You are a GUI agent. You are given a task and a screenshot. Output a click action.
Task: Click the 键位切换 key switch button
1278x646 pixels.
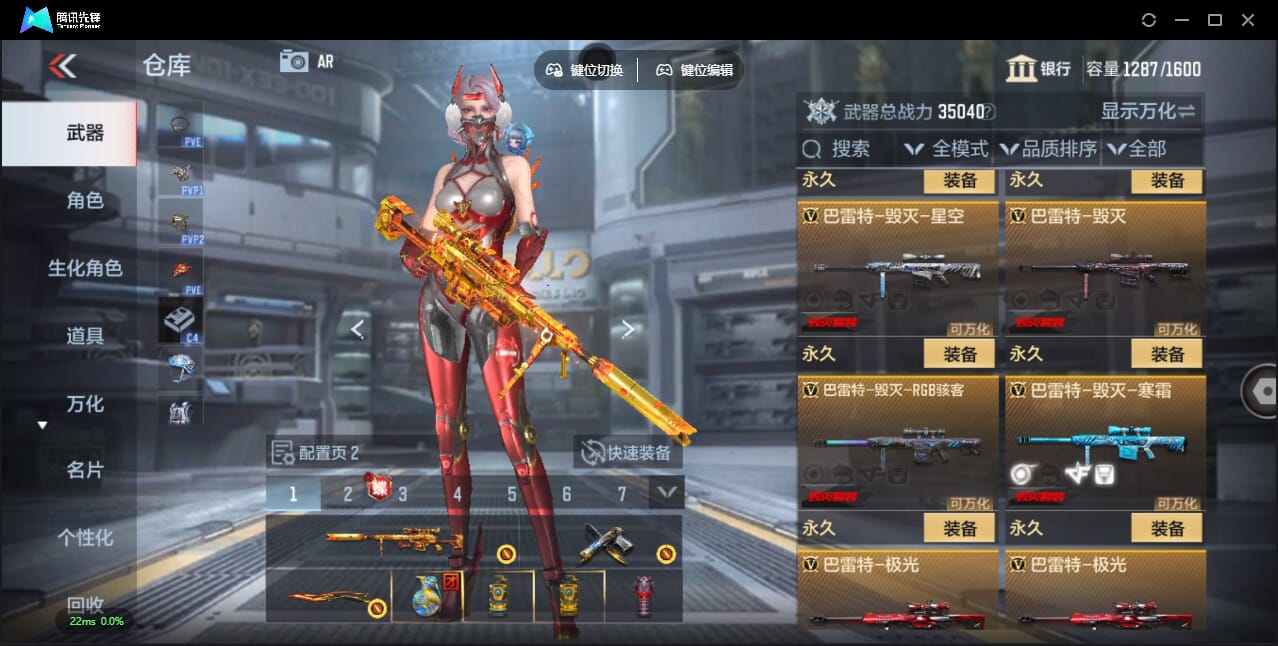point(585,70)
